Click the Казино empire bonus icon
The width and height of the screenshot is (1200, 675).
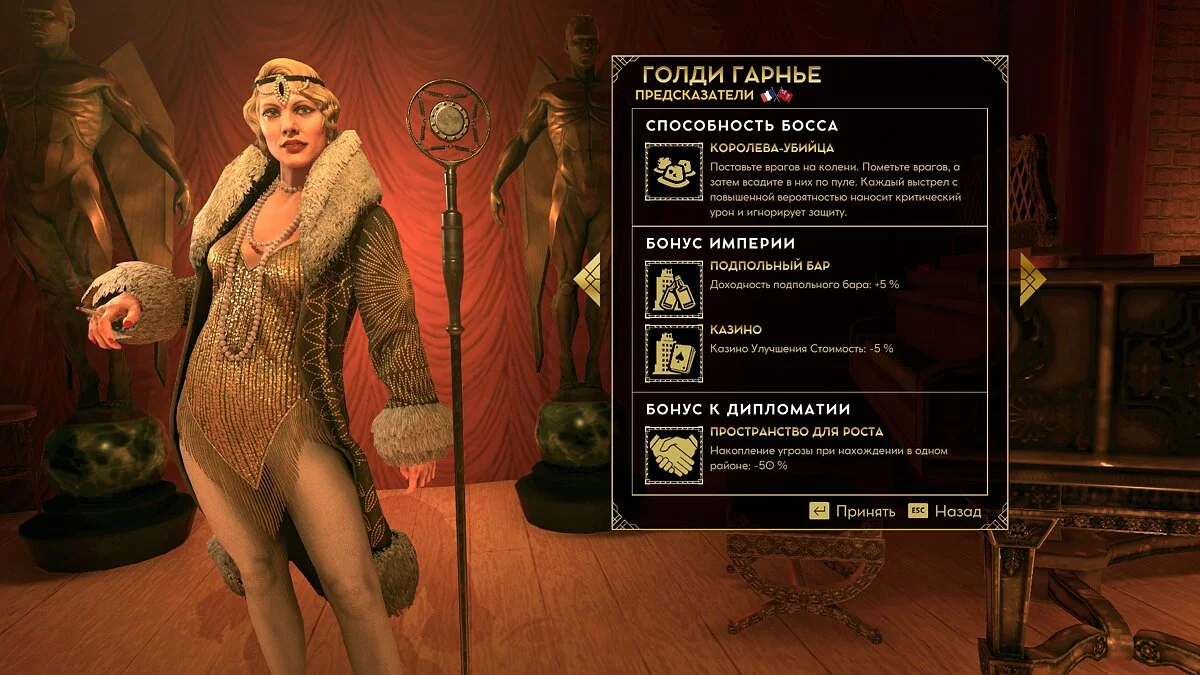coord(673,354)
